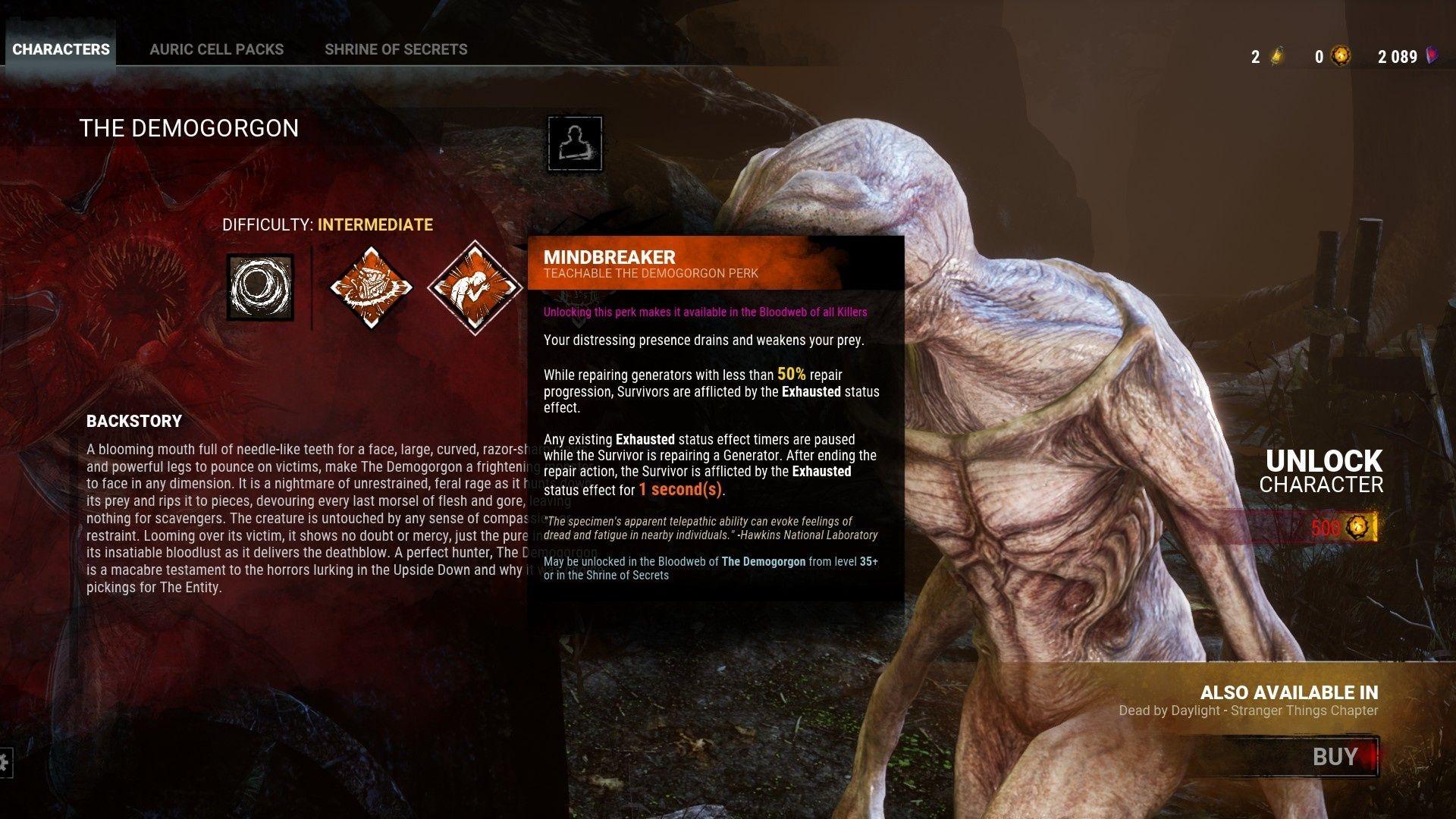This screenshot has height=819, width=1456.
Task: Click the INTERMEDIATE difficulty label
Action: [x=374, y=224]
